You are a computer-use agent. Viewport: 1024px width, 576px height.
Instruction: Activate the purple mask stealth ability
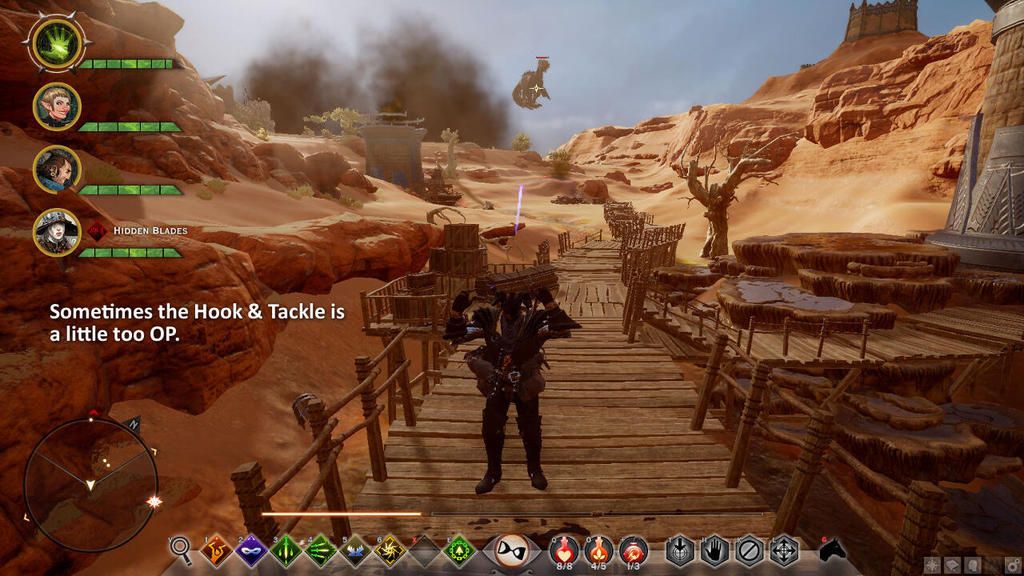click(x=250, y=550)
